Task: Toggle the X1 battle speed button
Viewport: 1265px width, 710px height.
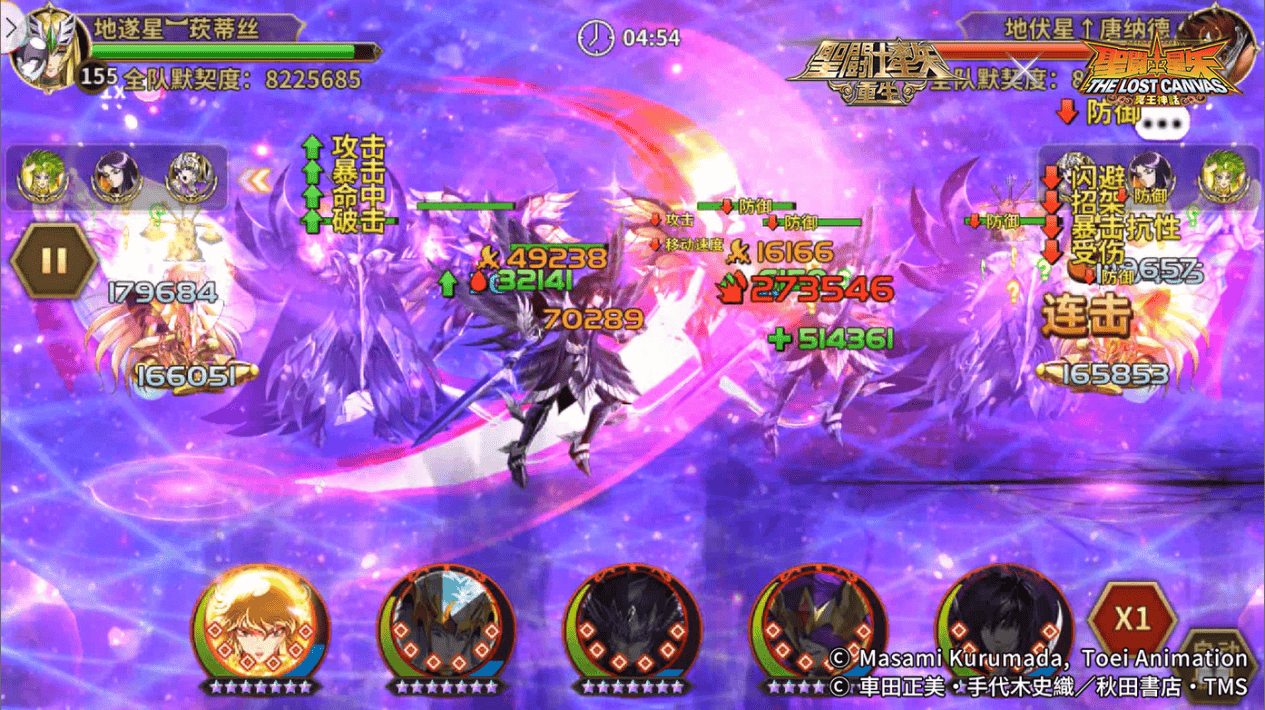Action: (1131, 619)
